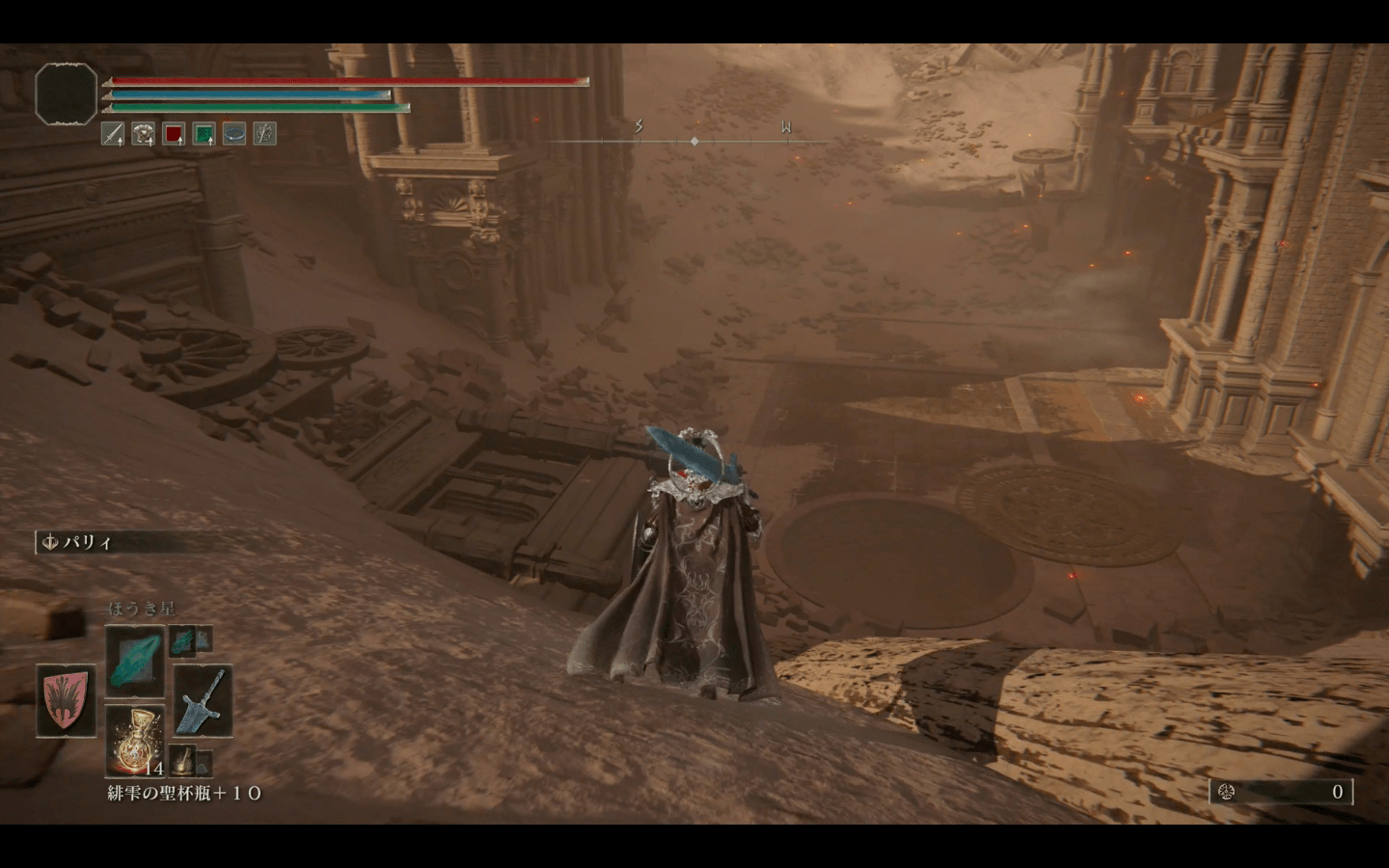The width and height of the screenshot is (1389, 868).
Task: Click the sword attack-boost status icon
Action: coord(112,134)
